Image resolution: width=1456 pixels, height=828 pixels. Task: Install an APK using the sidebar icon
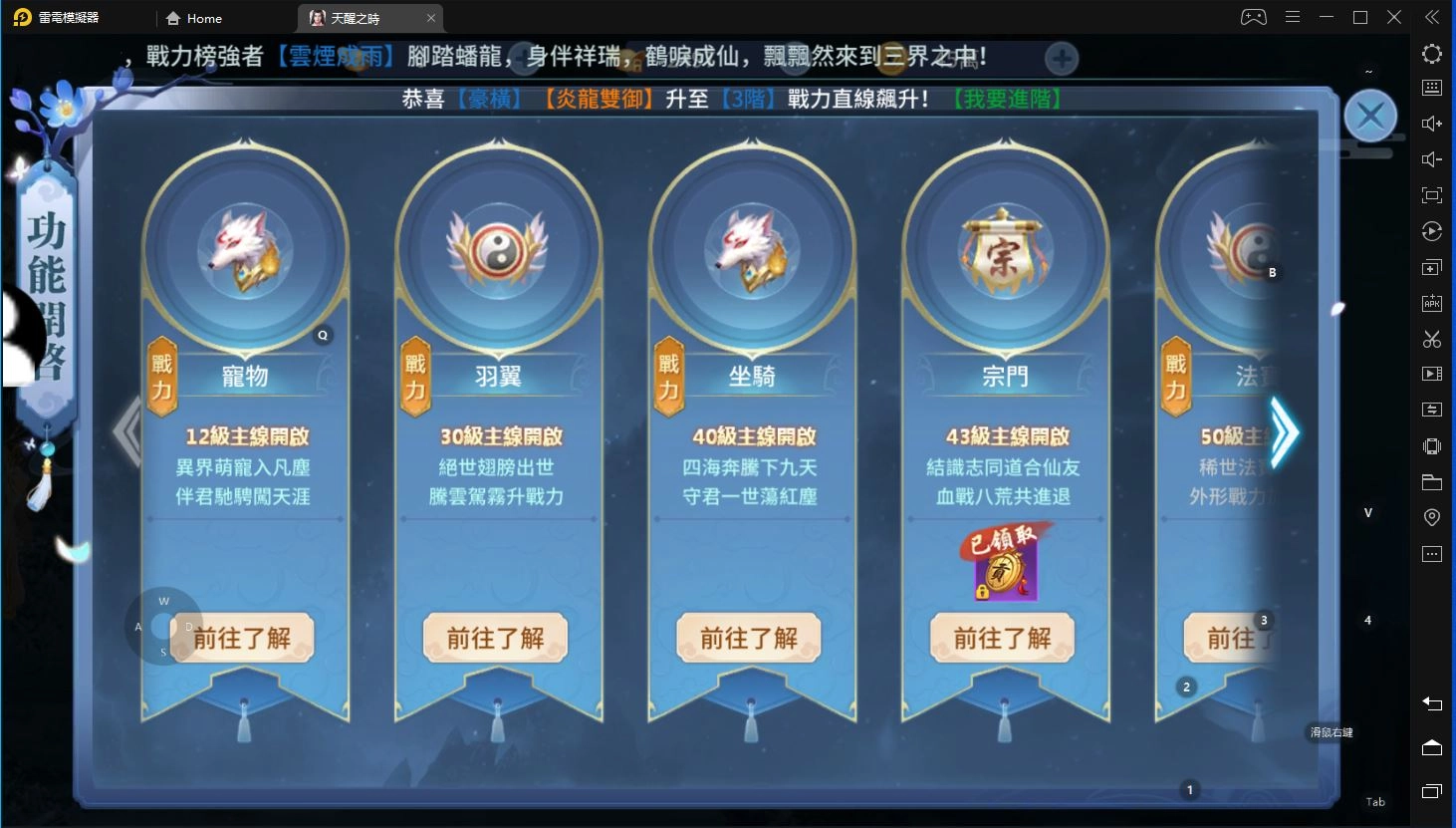[x=1431, y=303]
